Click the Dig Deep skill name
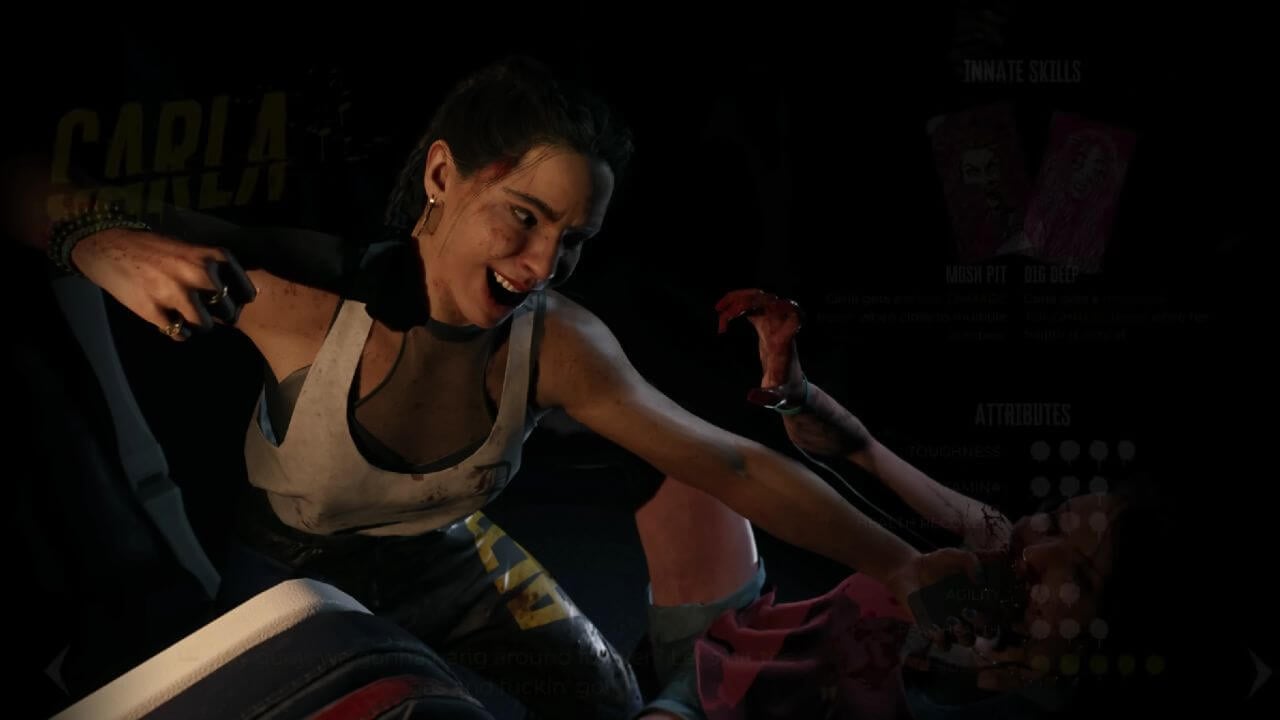 [x=1051, y=274]
